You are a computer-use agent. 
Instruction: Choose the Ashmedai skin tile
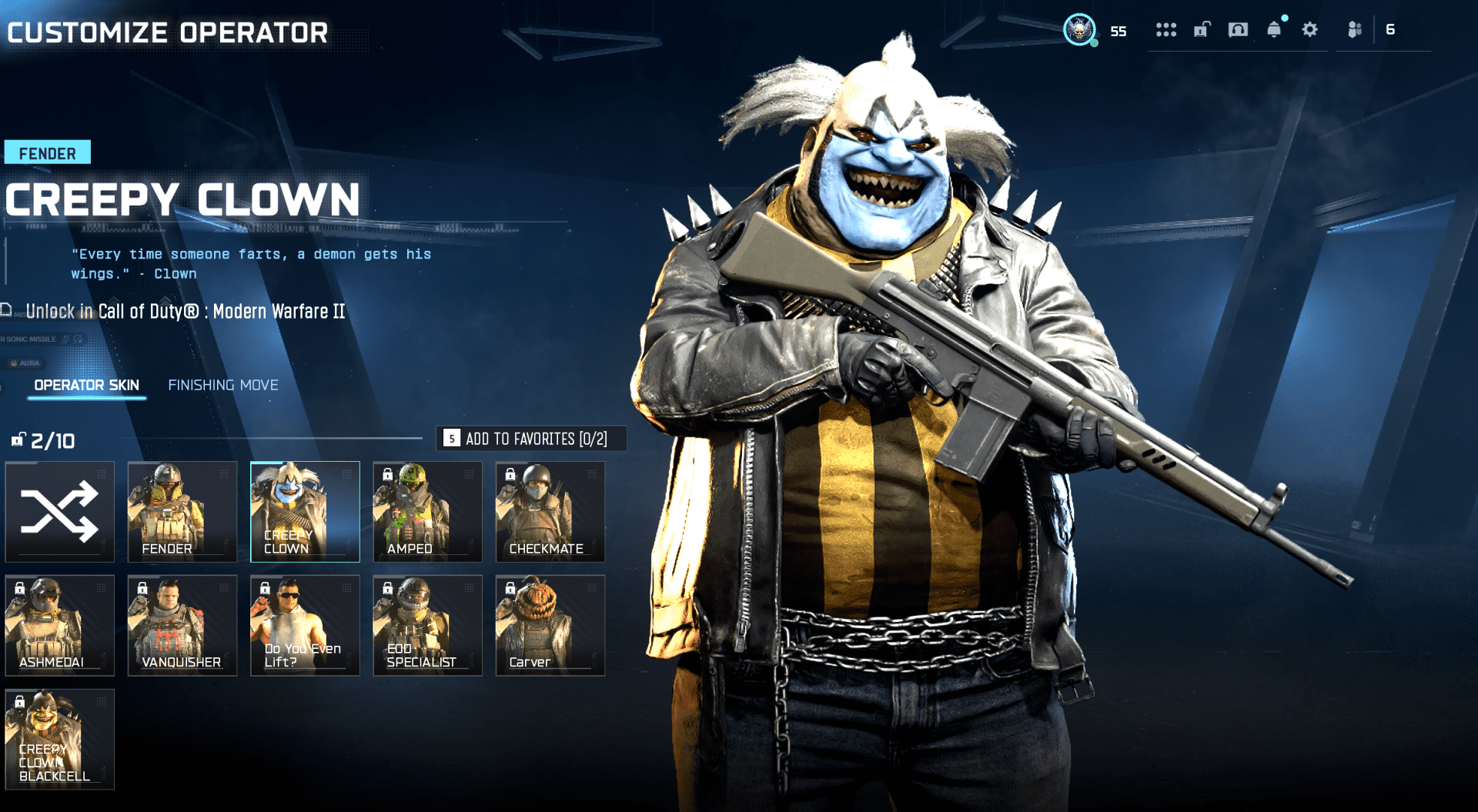[60, 625]
